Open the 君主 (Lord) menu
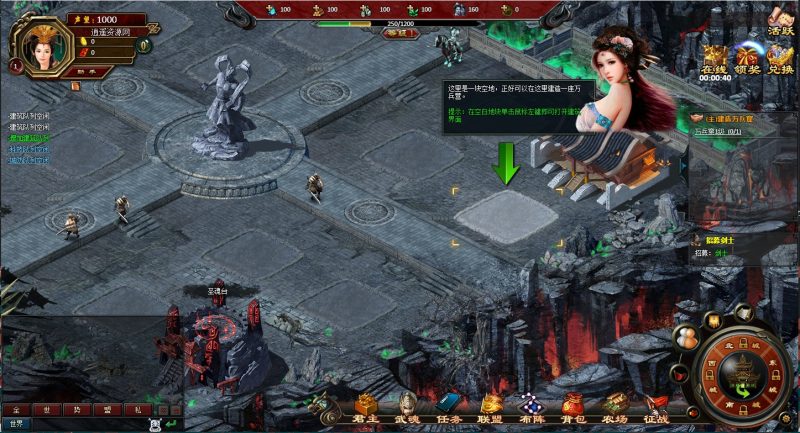Viewport: 800px width, 433px height. coord(366,408)
